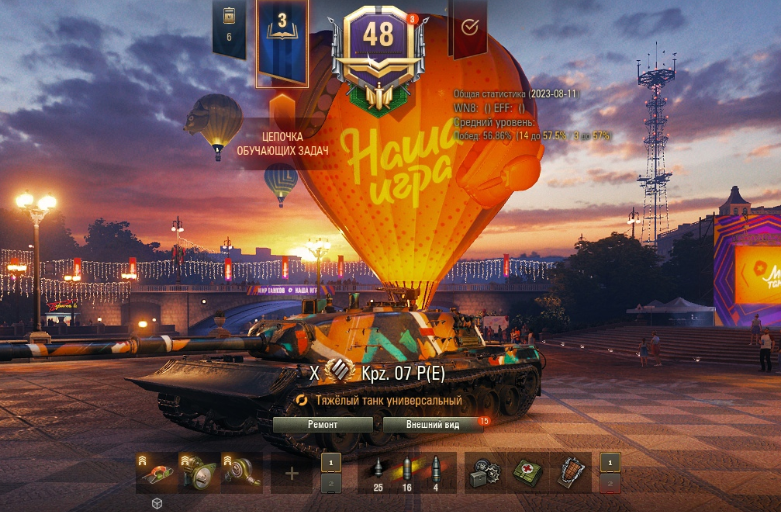
Task: Click the small cube icon below the equipment
Action: point(157,503)
